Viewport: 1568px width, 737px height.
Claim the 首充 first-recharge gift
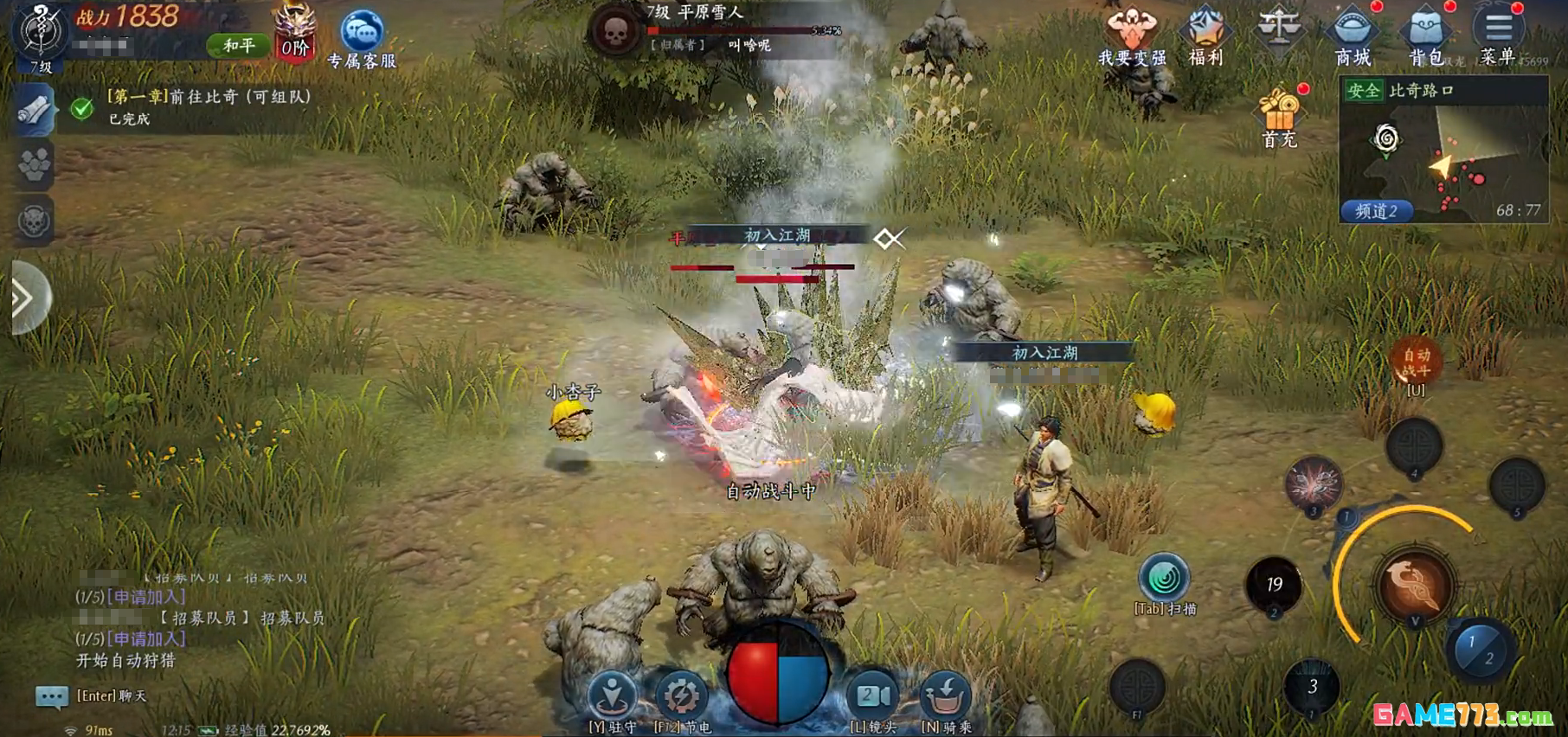[1279, 118]
